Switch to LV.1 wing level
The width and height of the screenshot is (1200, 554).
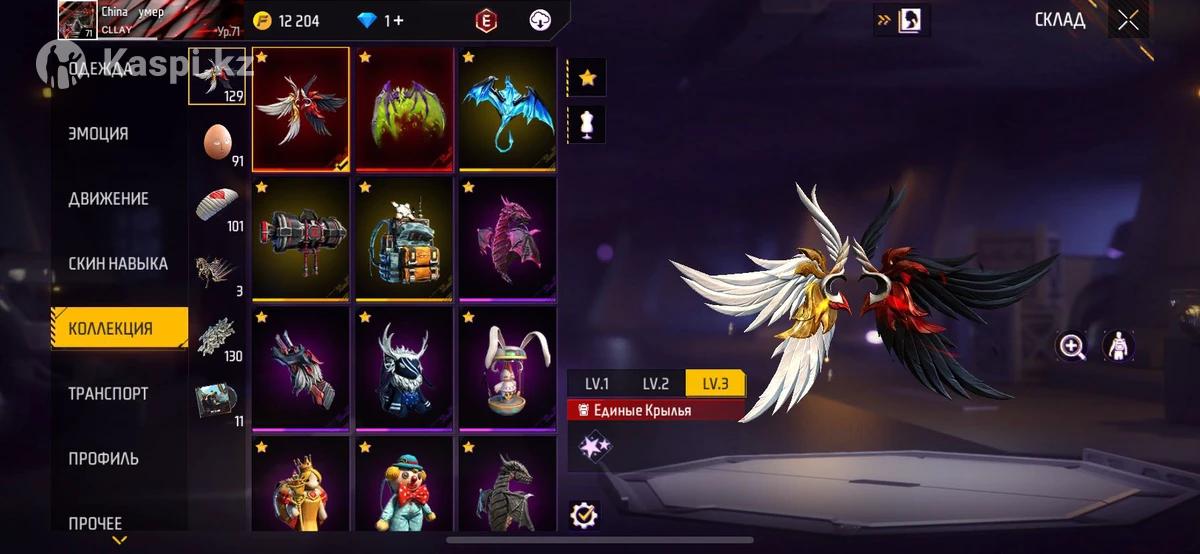[x=598, y=383]
